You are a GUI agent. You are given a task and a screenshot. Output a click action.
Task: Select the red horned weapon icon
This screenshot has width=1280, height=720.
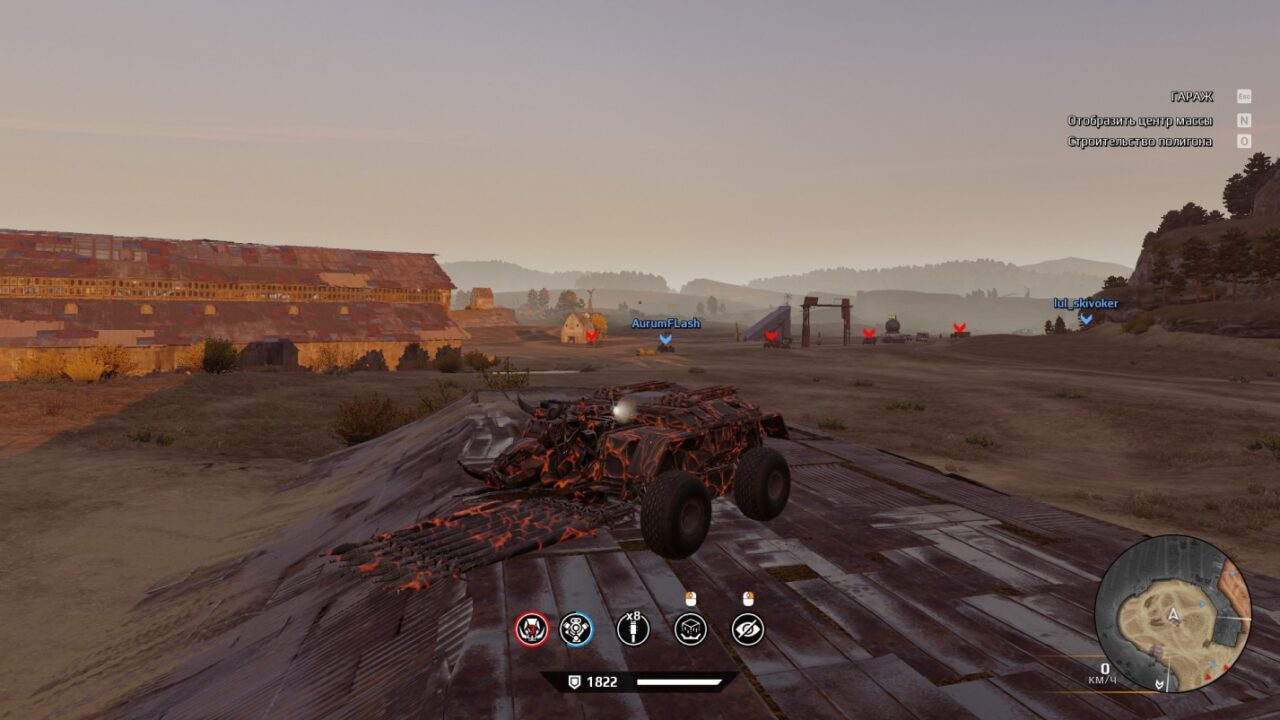click(x=532, y=629)
